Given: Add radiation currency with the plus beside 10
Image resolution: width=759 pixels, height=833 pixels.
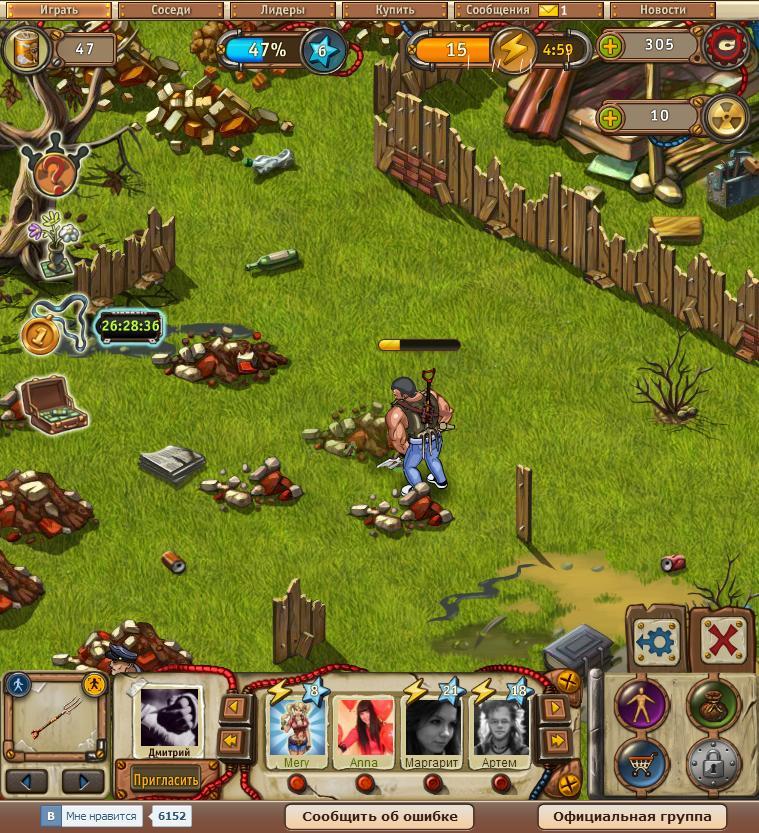Looking at the screenshot, I should coord(609,117).
